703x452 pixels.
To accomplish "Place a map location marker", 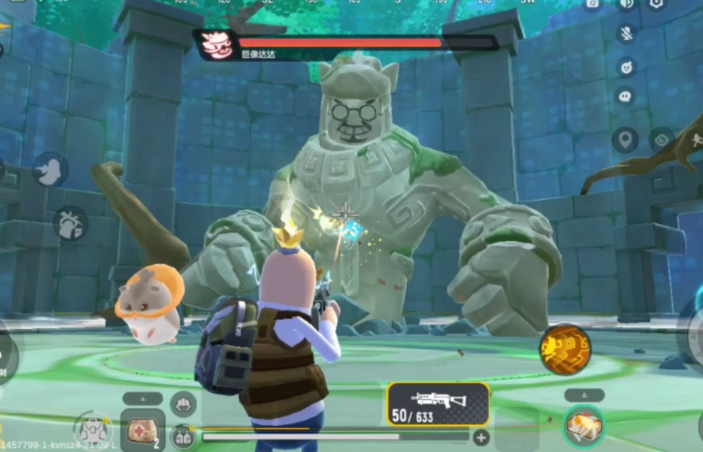I will [626, 140].
